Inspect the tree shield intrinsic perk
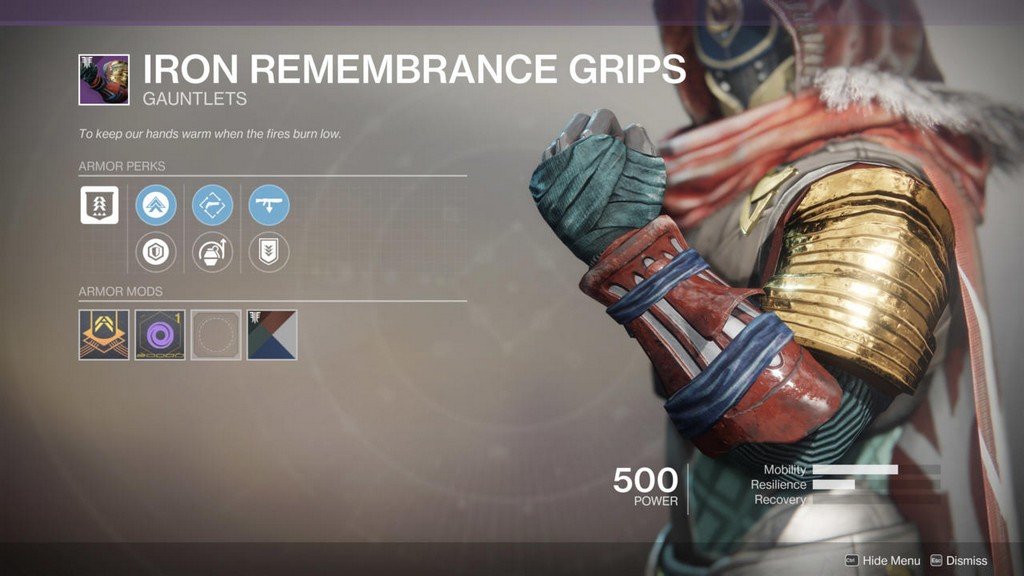Screen dimensions: 1024x576 click(x=100, y=205)
